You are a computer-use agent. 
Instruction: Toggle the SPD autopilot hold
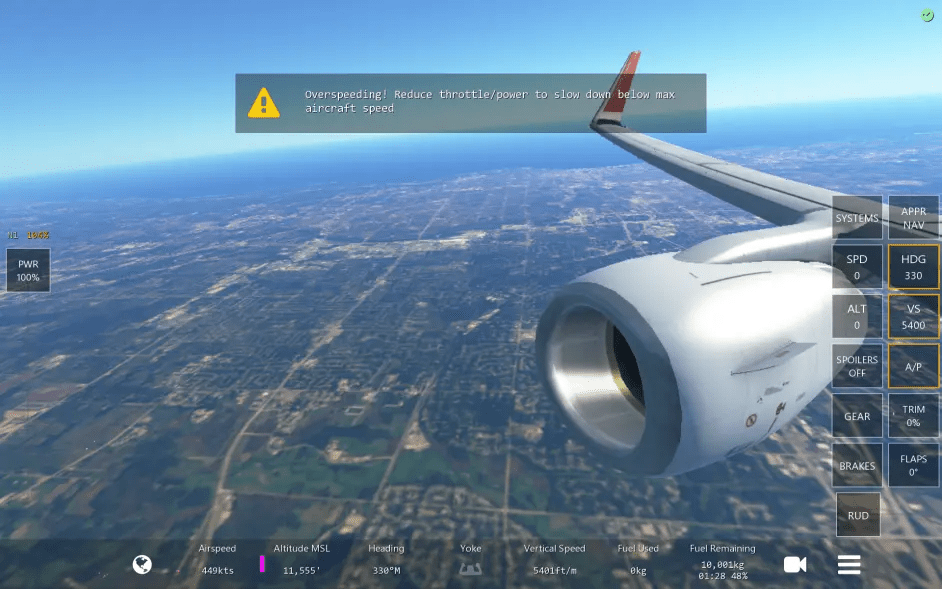click(x=857, y=267)
